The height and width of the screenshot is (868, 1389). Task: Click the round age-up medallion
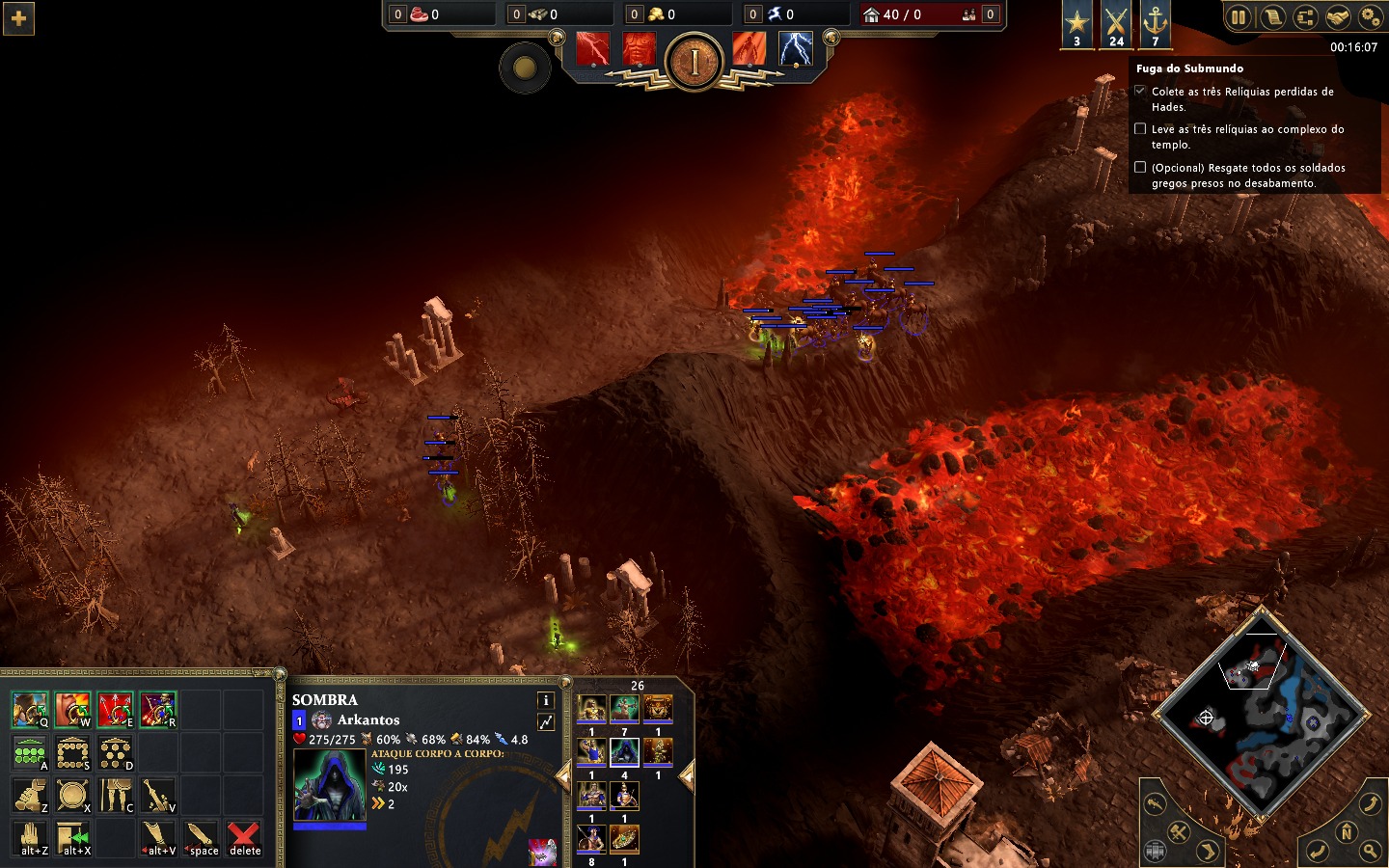click(694, 62)
